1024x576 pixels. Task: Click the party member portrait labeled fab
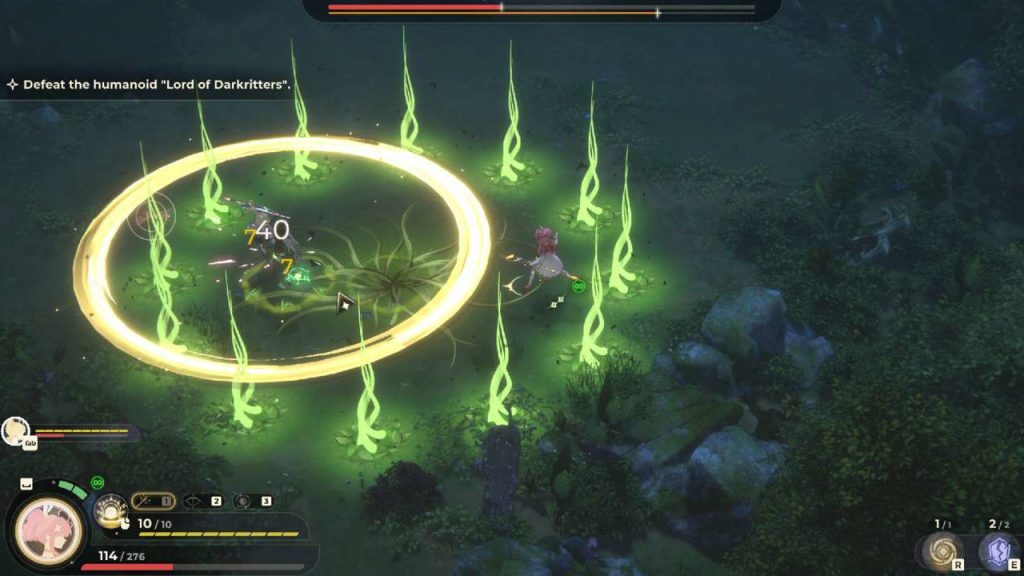click(15, 430)
